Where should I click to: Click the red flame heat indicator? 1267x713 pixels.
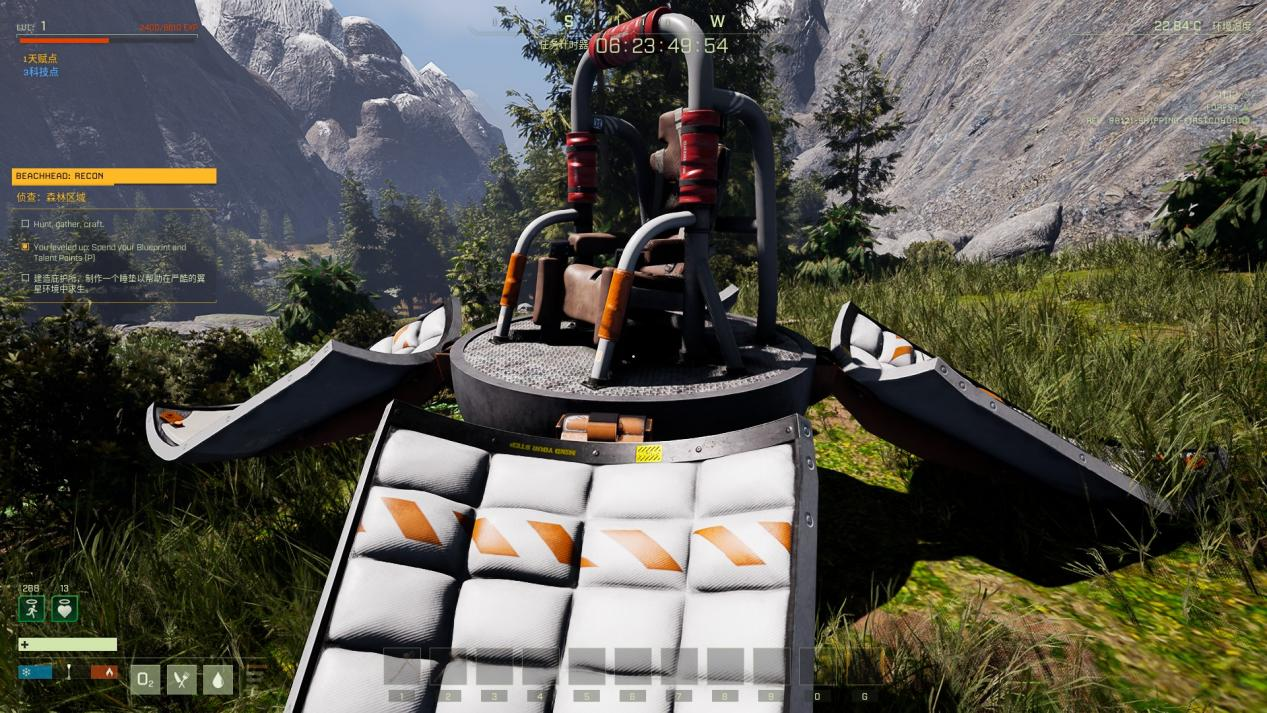click(104, 672)
